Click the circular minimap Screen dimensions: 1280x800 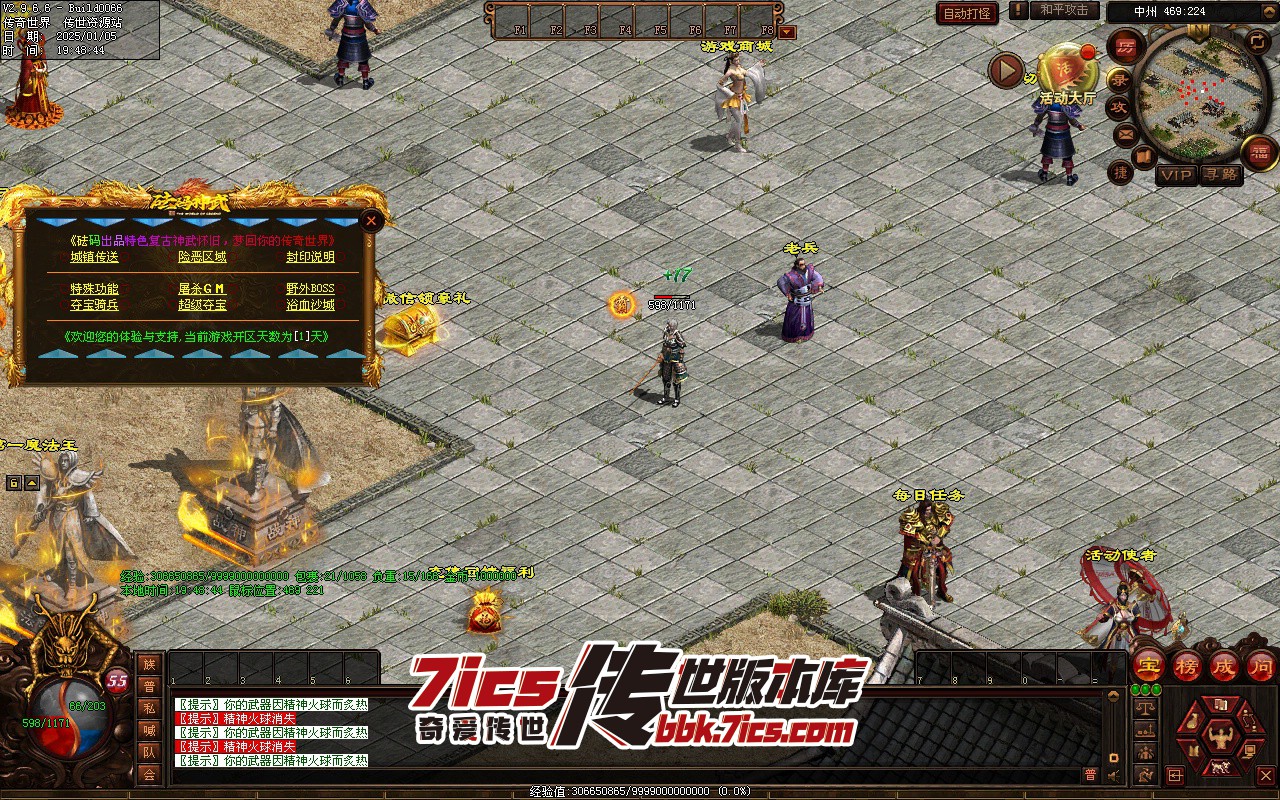click(x=1194, y=96)
